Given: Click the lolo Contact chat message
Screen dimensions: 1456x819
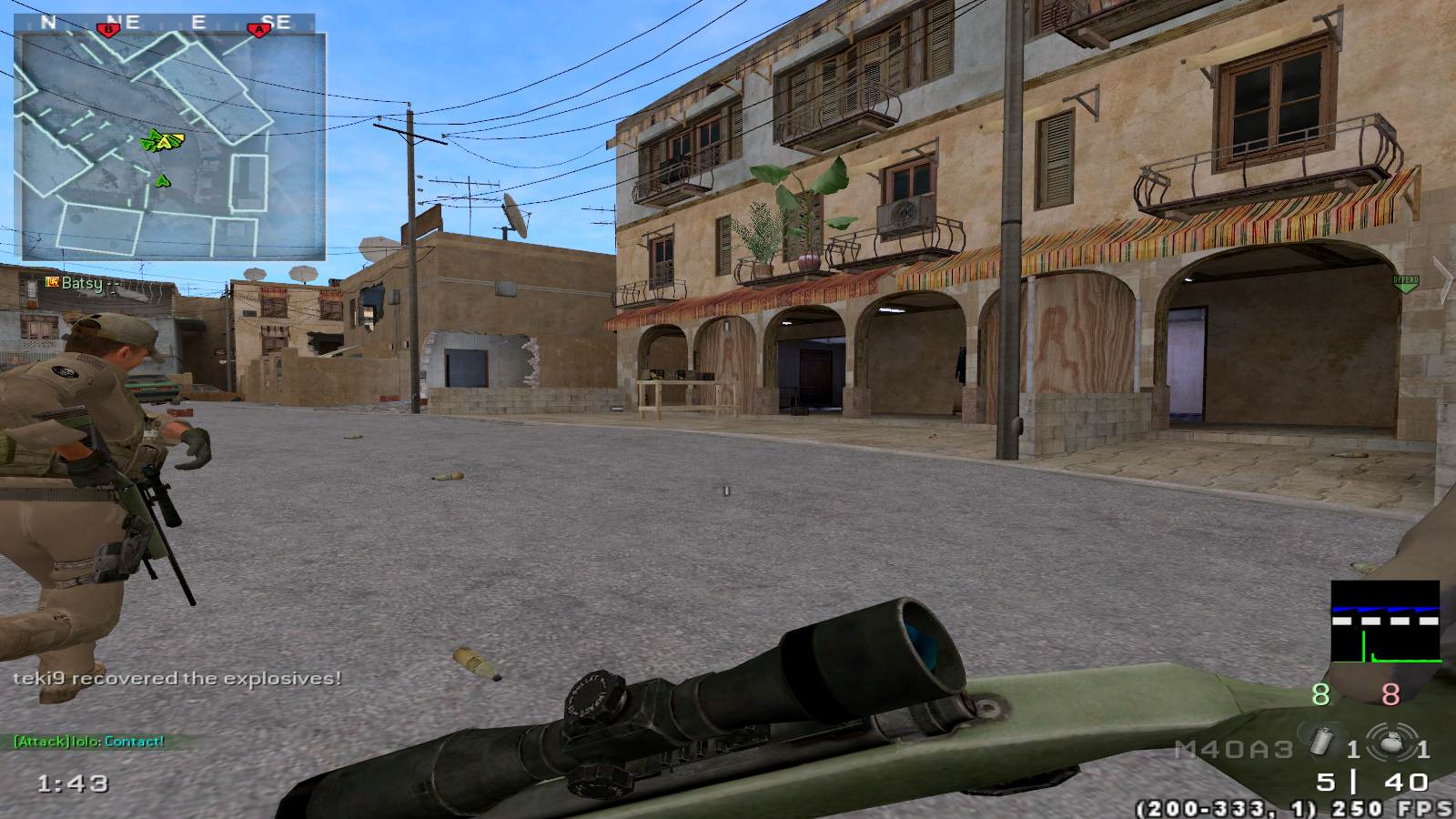Looking at the screenshot, I should [x=89, y=741].
